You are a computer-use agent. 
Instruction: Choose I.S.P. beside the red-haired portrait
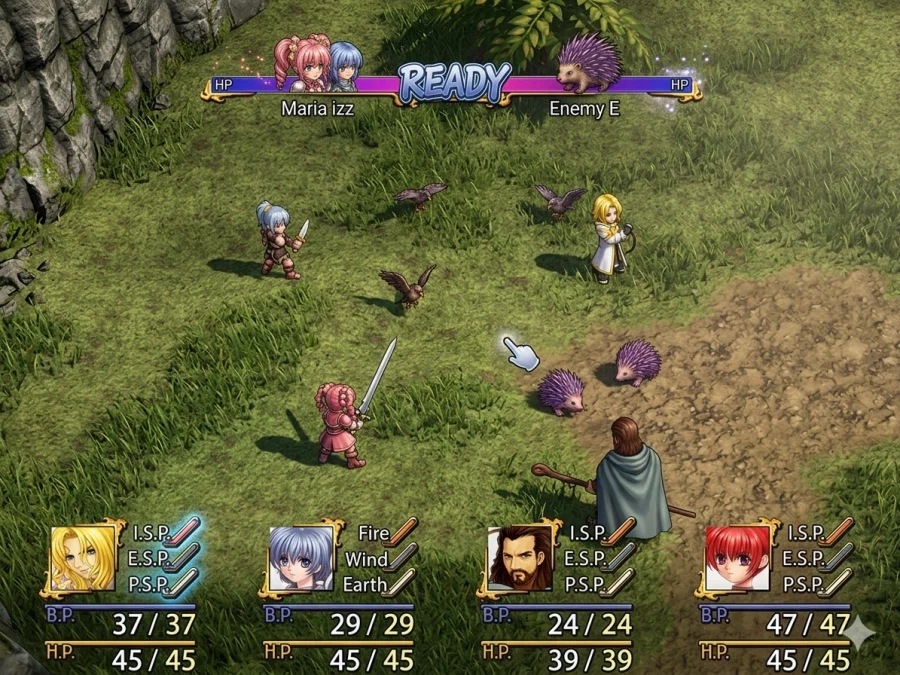click(806, 533)
